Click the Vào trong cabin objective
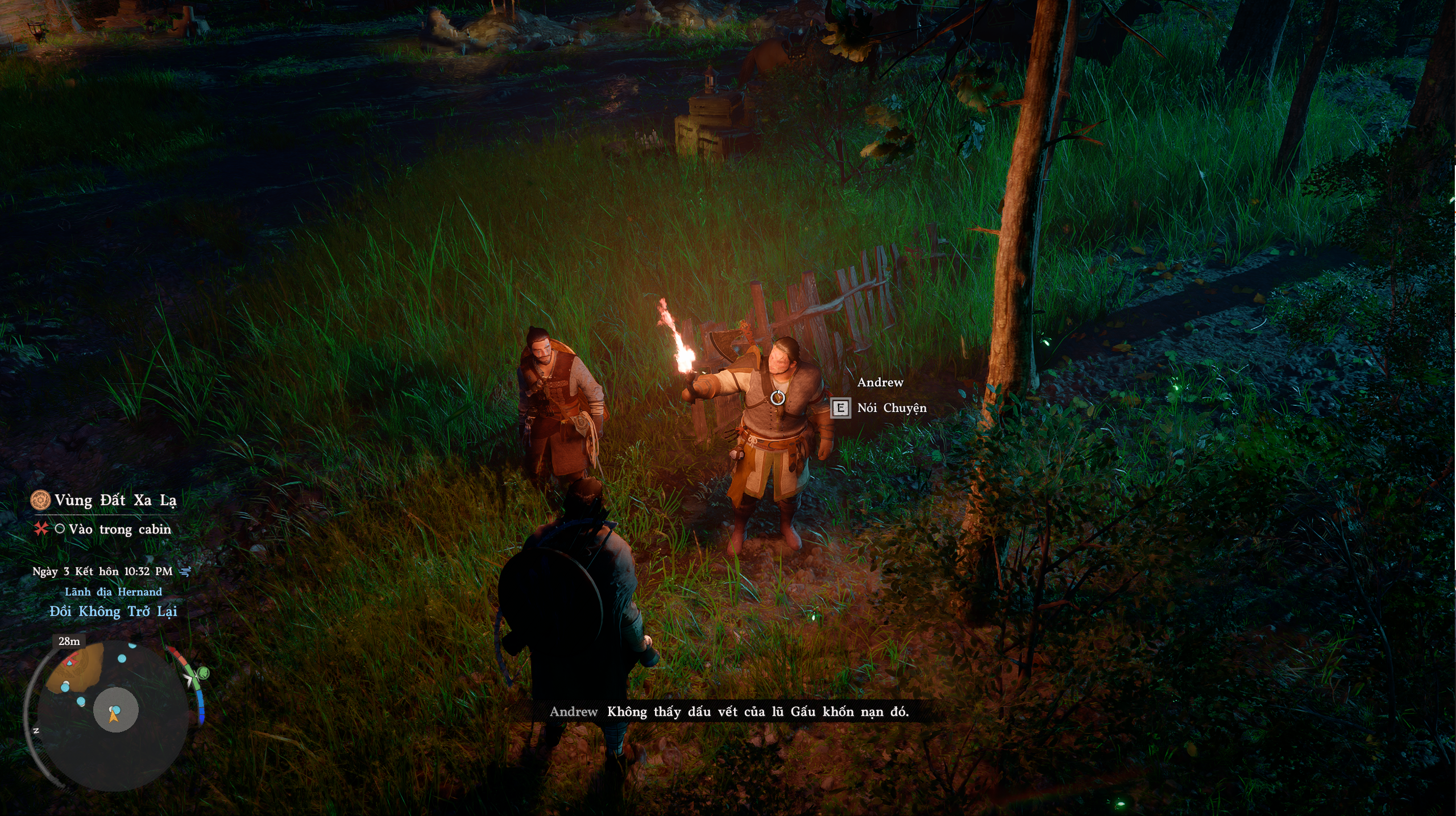 click(x=119, y=530)
